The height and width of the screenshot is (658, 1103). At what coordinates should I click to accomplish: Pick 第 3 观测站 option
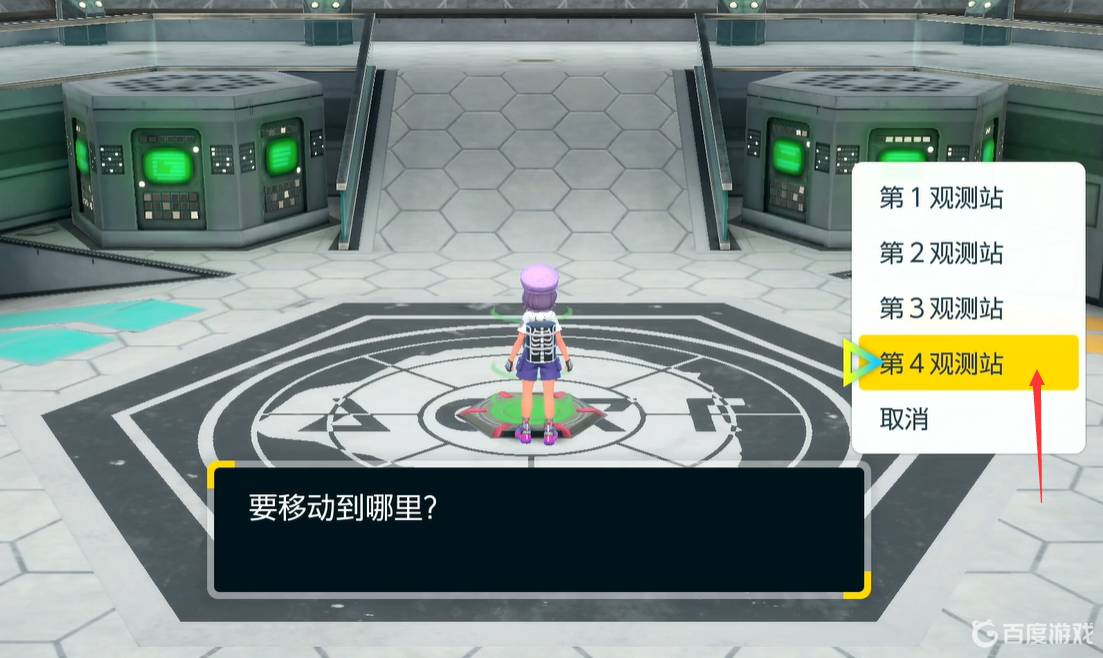(941, 308)
